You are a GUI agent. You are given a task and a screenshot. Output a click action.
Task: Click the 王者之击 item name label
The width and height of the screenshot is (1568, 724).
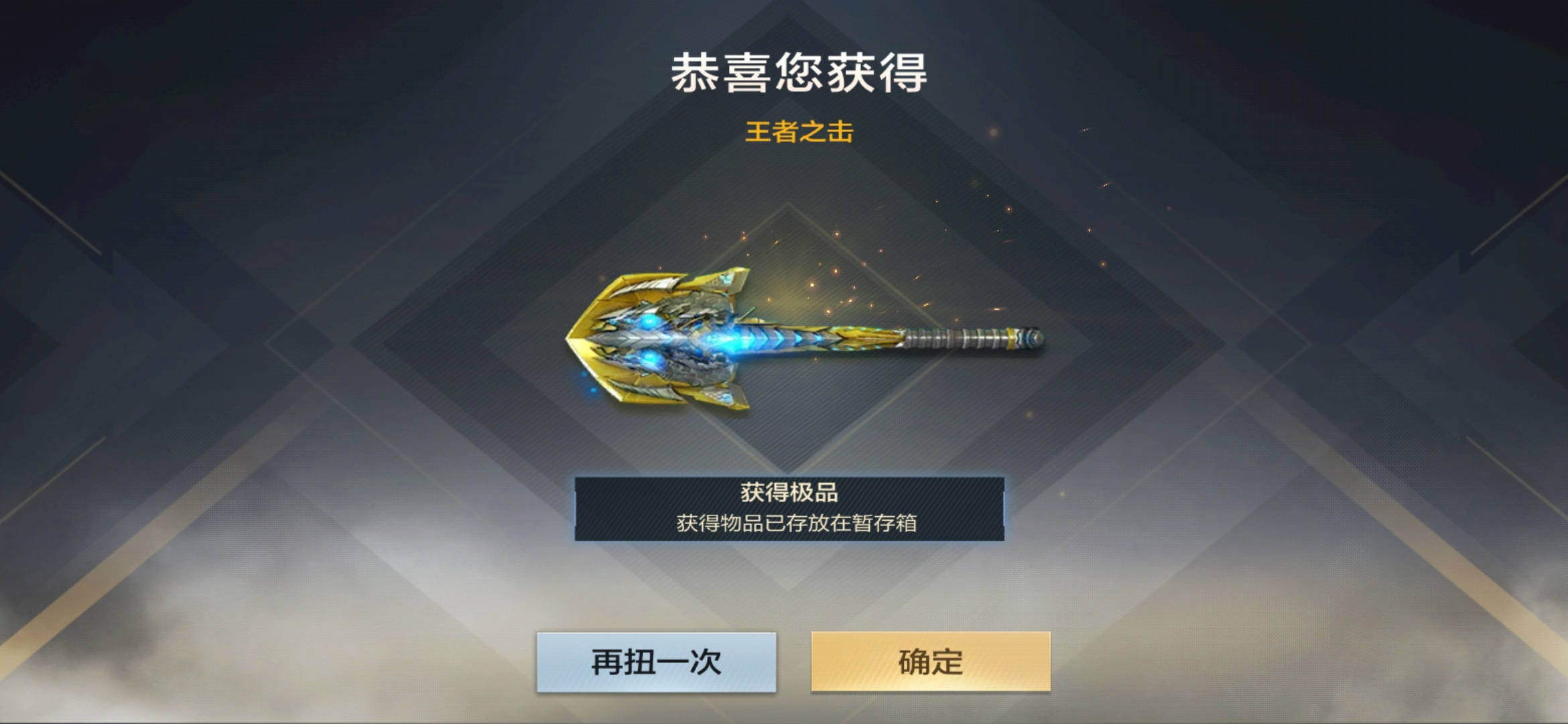tap(801, 133)
